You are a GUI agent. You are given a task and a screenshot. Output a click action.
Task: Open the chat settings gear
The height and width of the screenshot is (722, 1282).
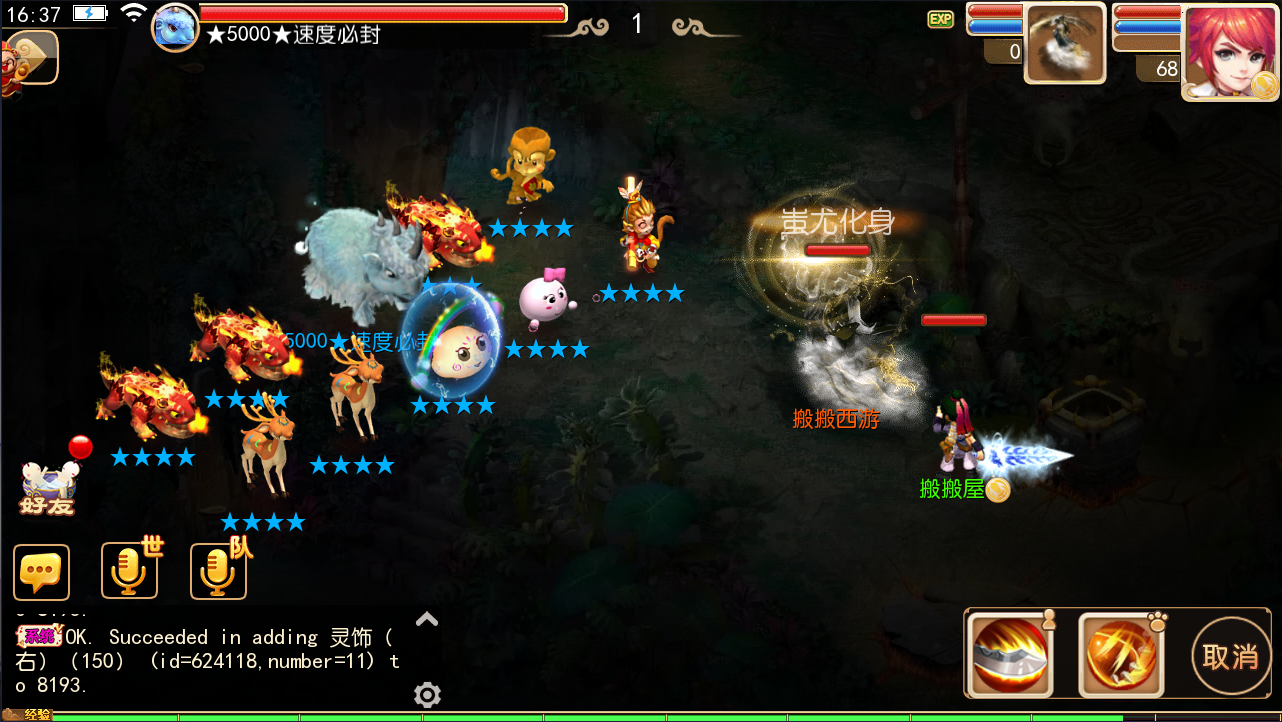tap(427, 694)
